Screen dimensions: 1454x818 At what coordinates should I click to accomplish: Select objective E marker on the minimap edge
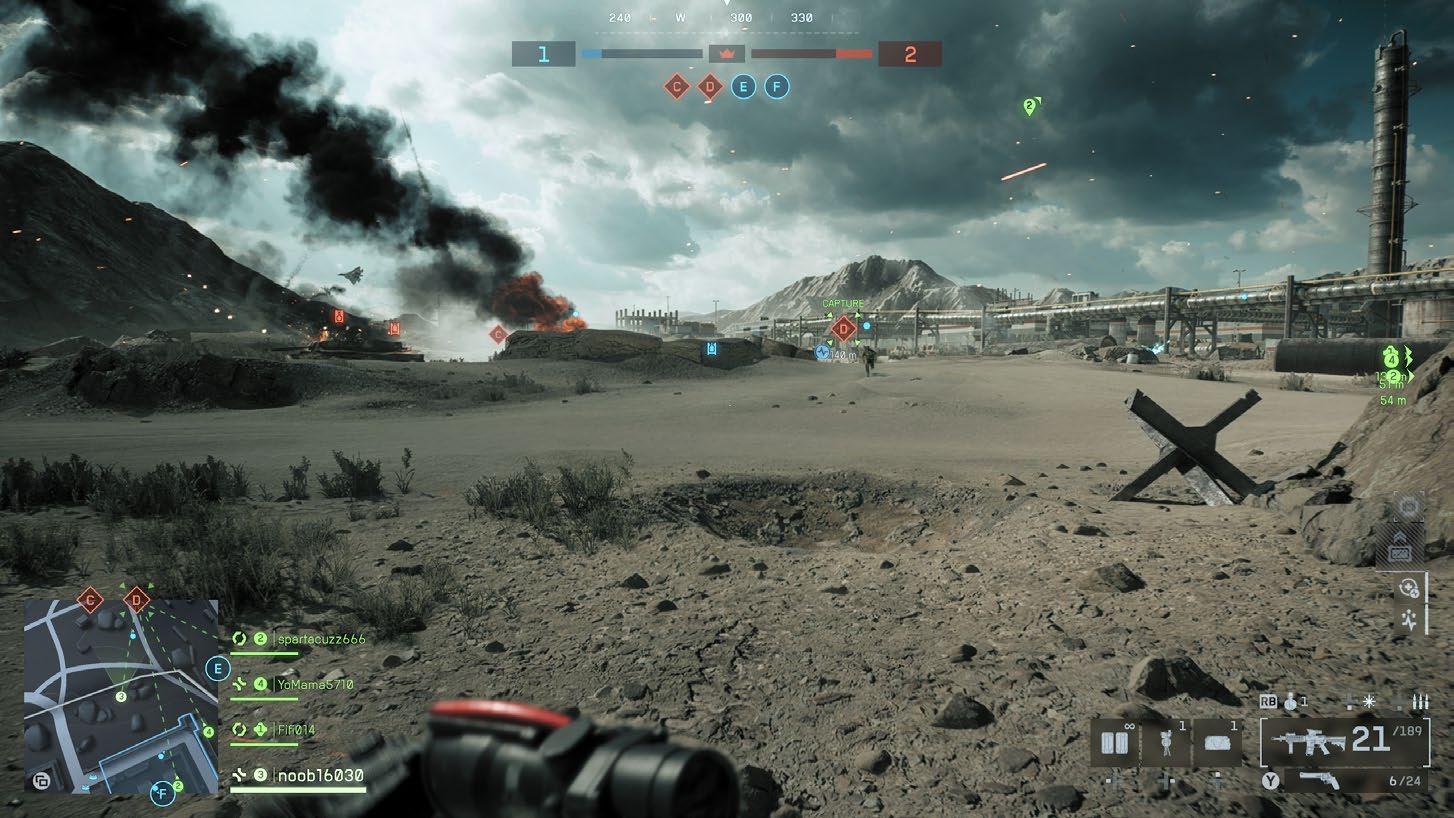[217, 669]
